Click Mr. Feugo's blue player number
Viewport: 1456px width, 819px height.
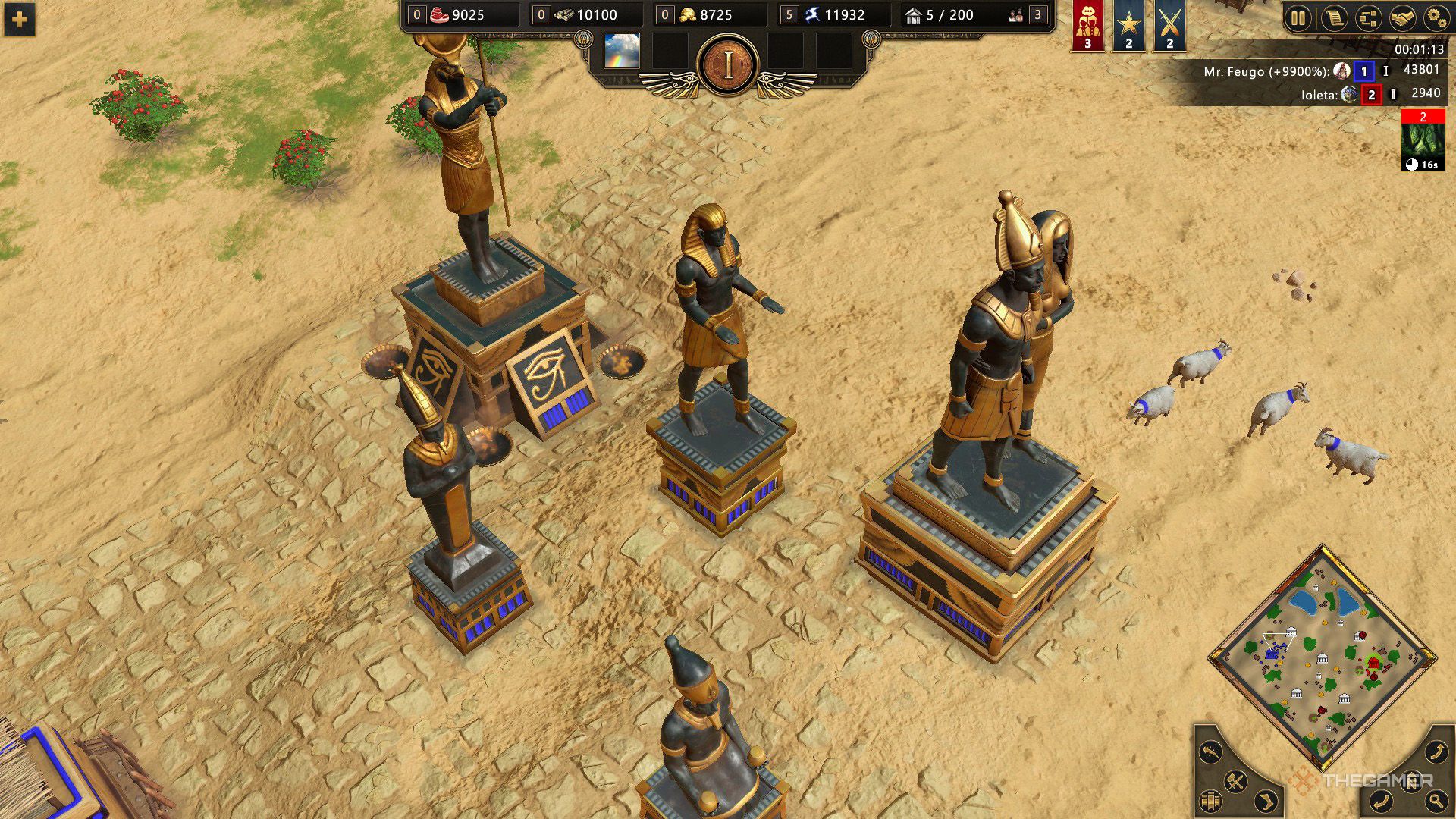pos(1363,71)
